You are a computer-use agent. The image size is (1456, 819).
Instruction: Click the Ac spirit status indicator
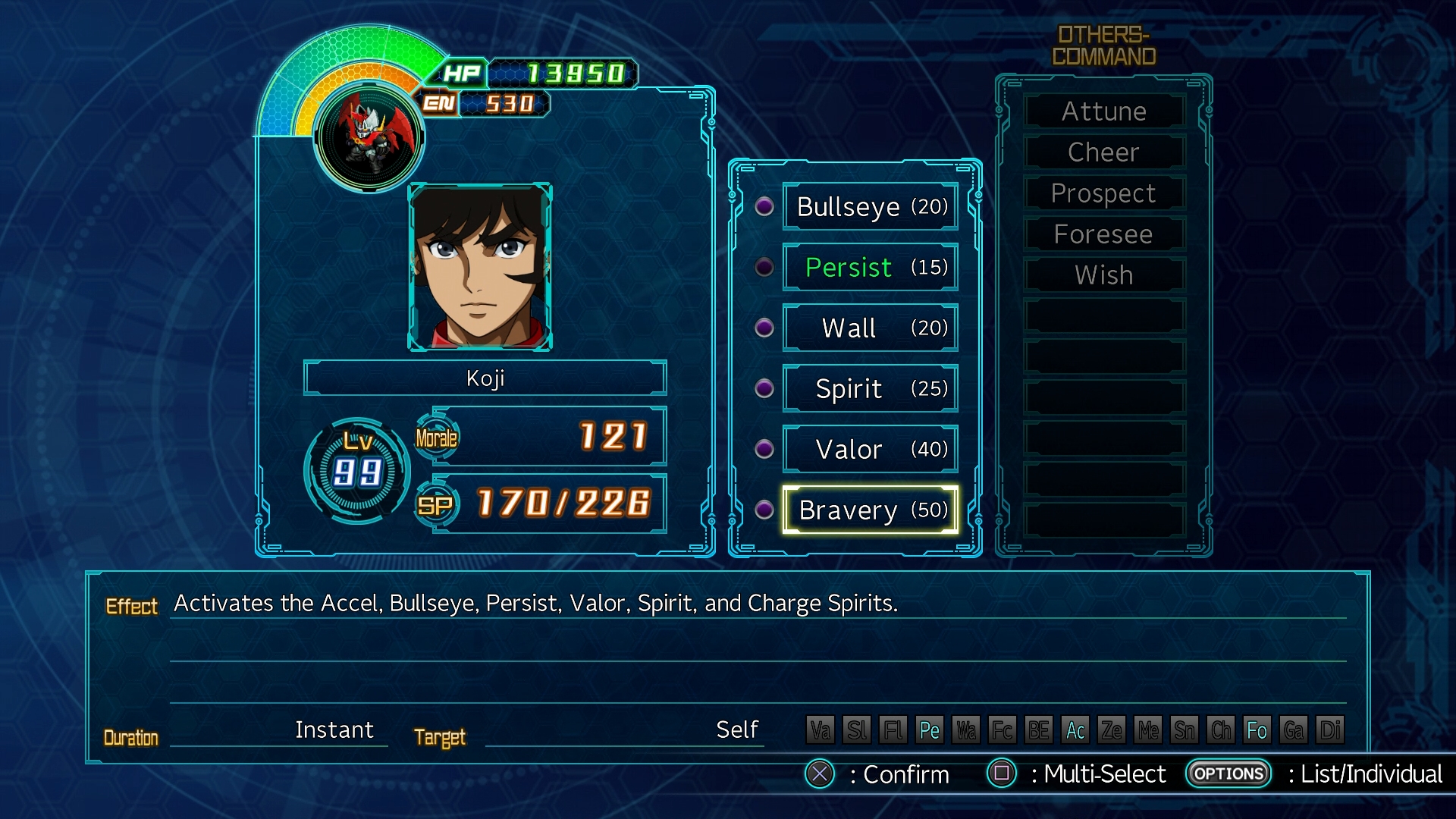point(1075,730)
